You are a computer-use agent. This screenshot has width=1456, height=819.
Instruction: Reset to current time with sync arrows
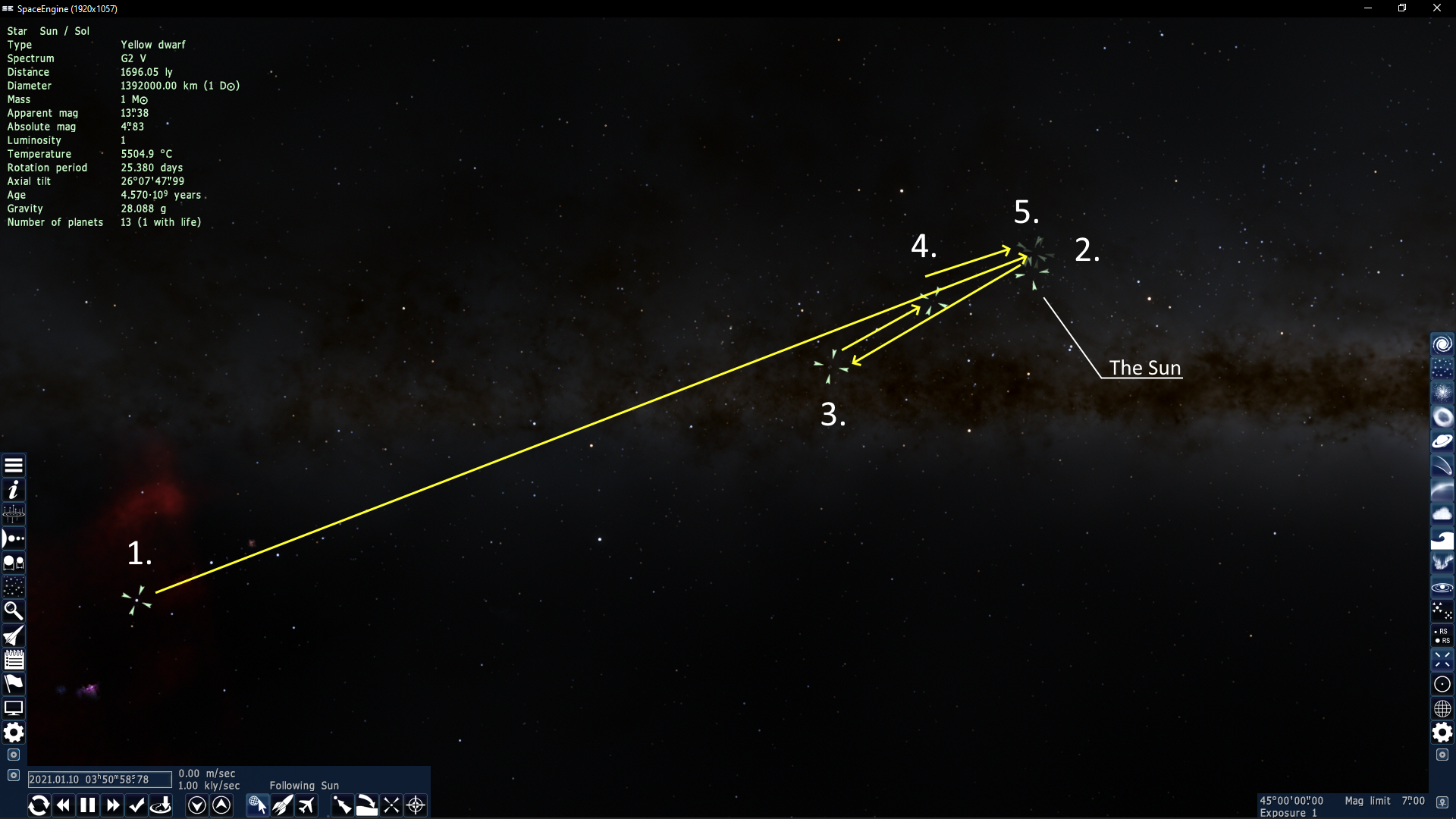(39, 805)
